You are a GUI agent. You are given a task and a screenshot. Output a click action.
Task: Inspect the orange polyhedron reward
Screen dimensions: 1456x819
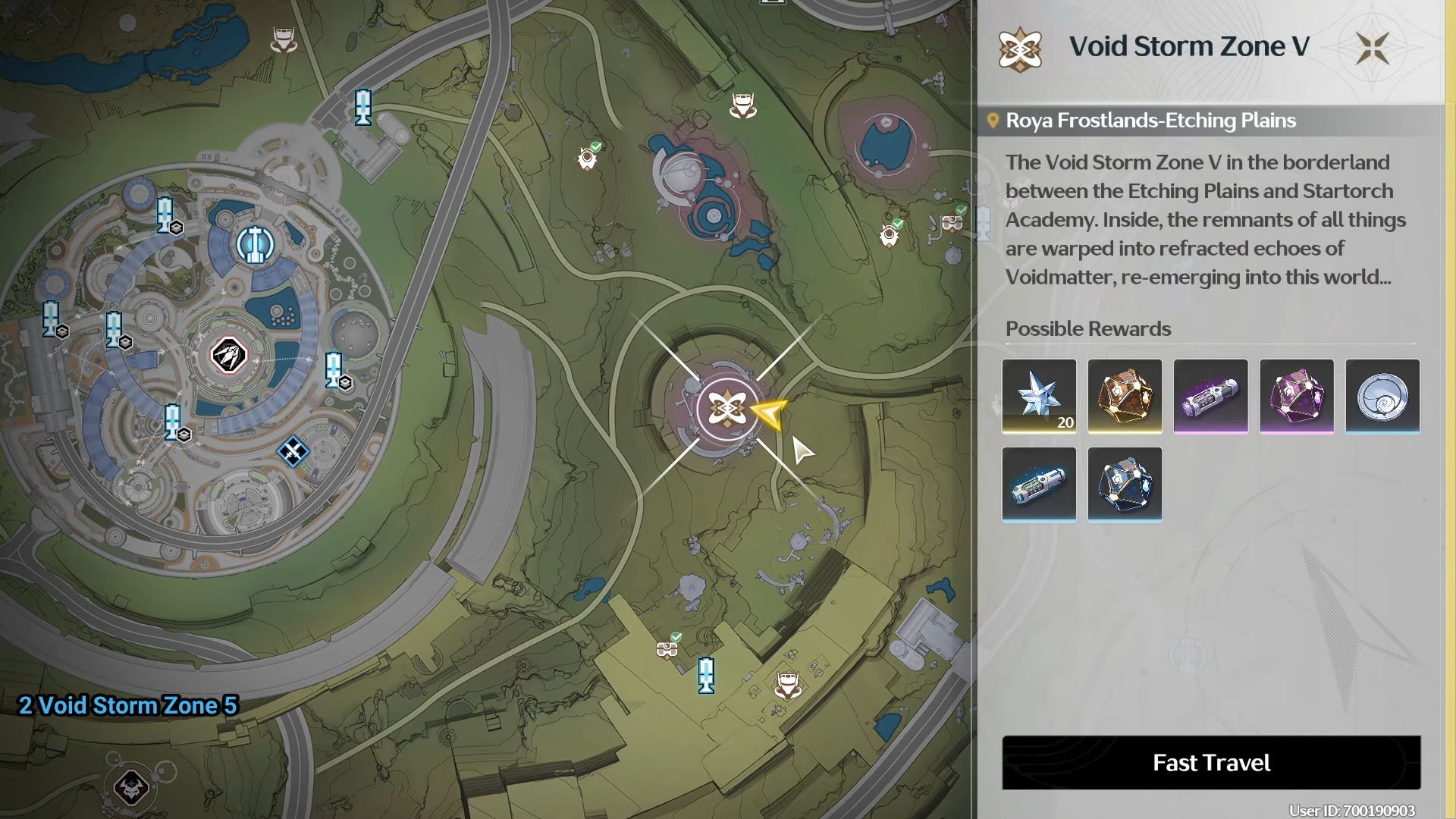(x=1125, y=396)
